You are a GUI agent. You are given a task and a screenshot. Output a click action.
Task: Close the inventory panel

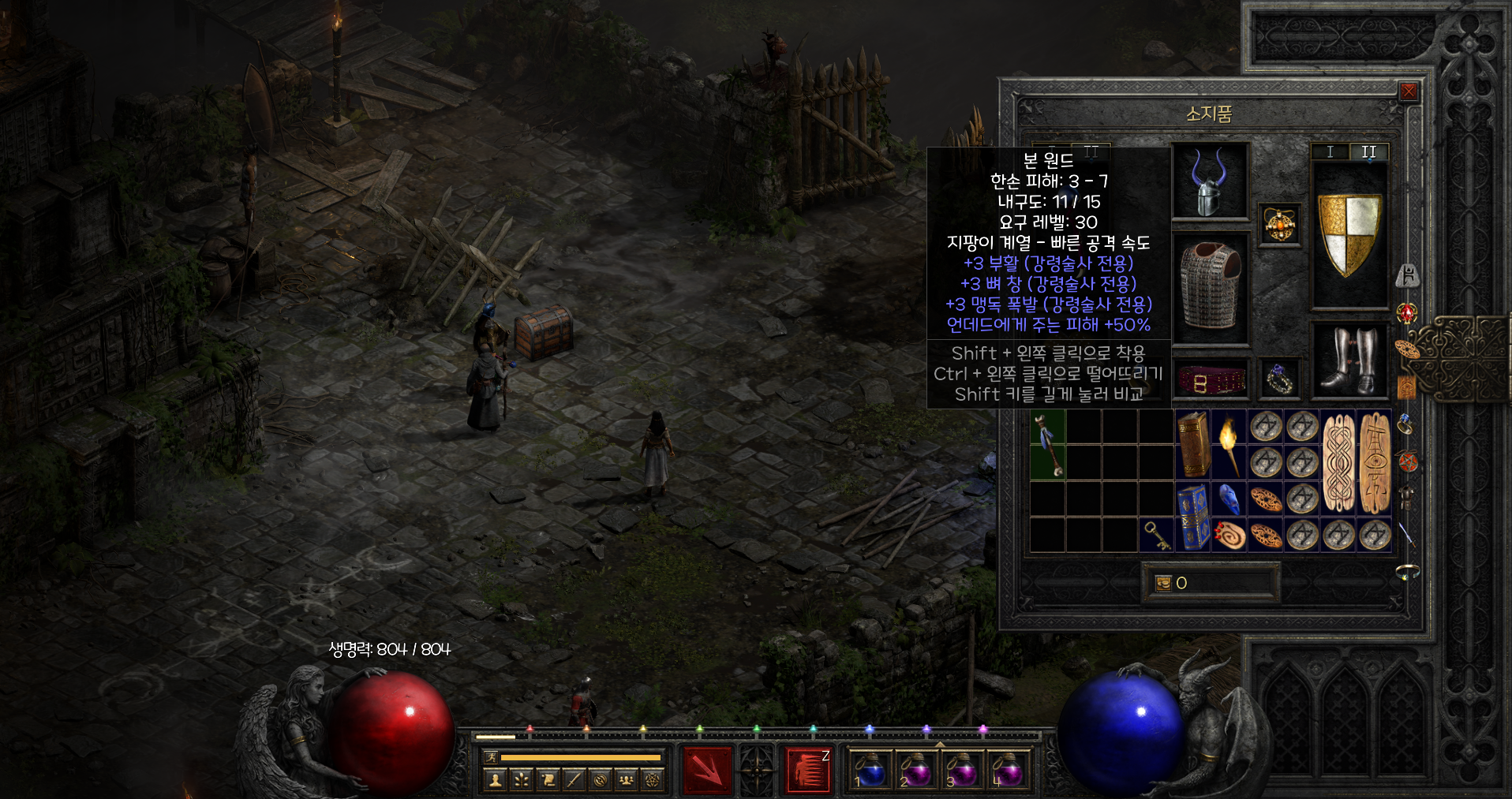tap(1408, 91)
